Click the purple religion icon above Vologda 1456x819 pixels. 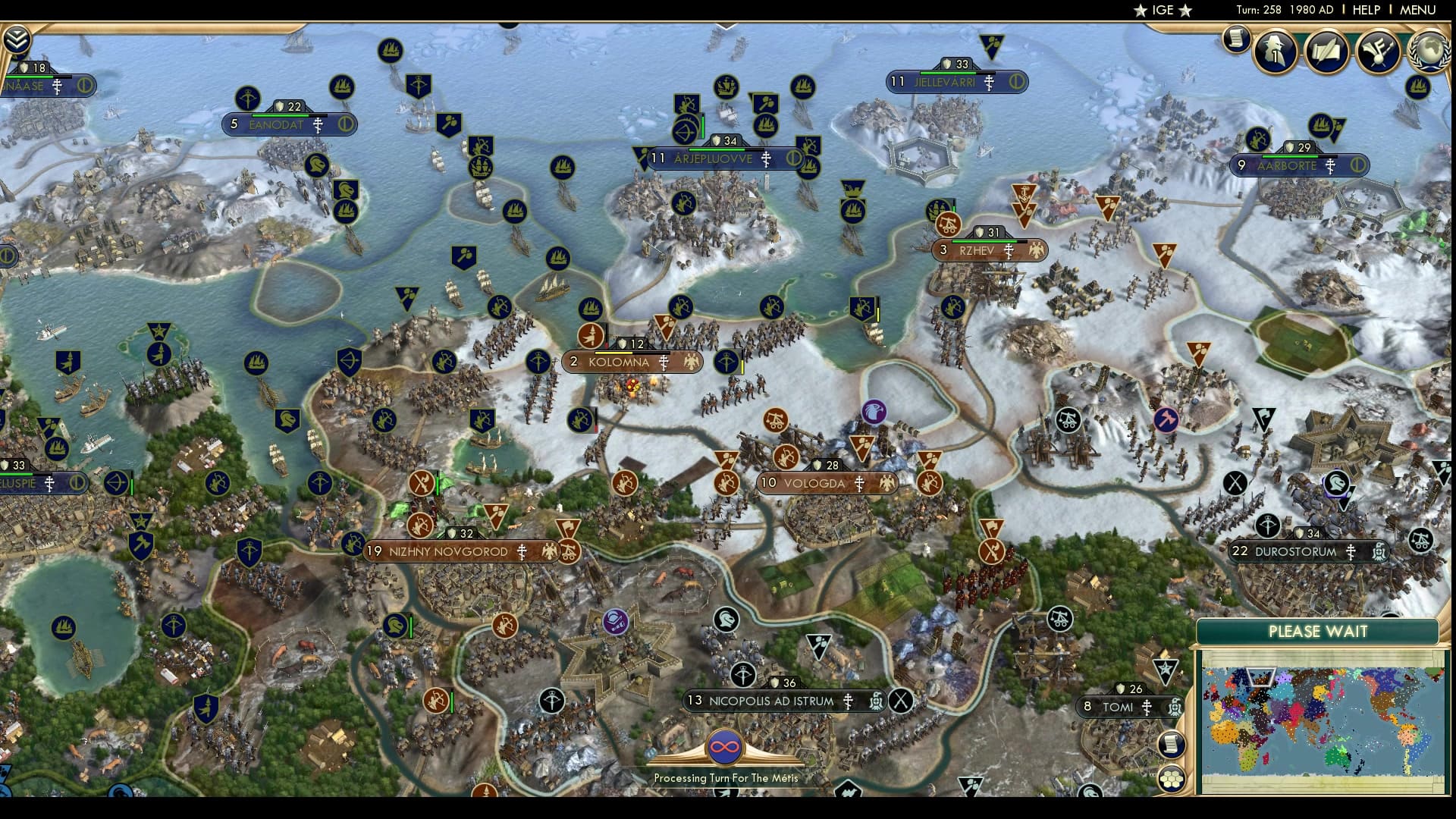874,410
